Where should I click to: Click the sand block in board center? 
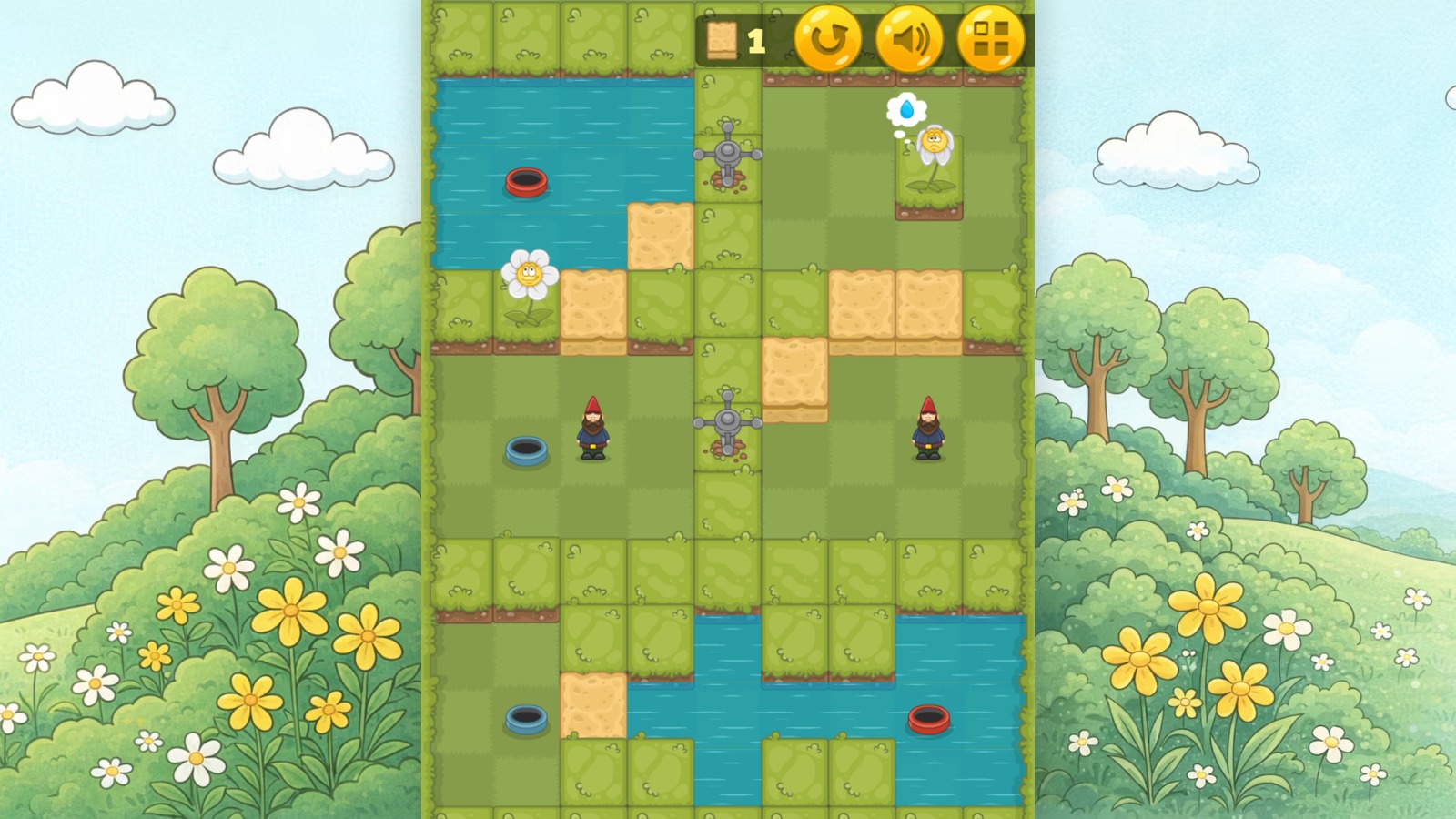[x=794, y=371]
